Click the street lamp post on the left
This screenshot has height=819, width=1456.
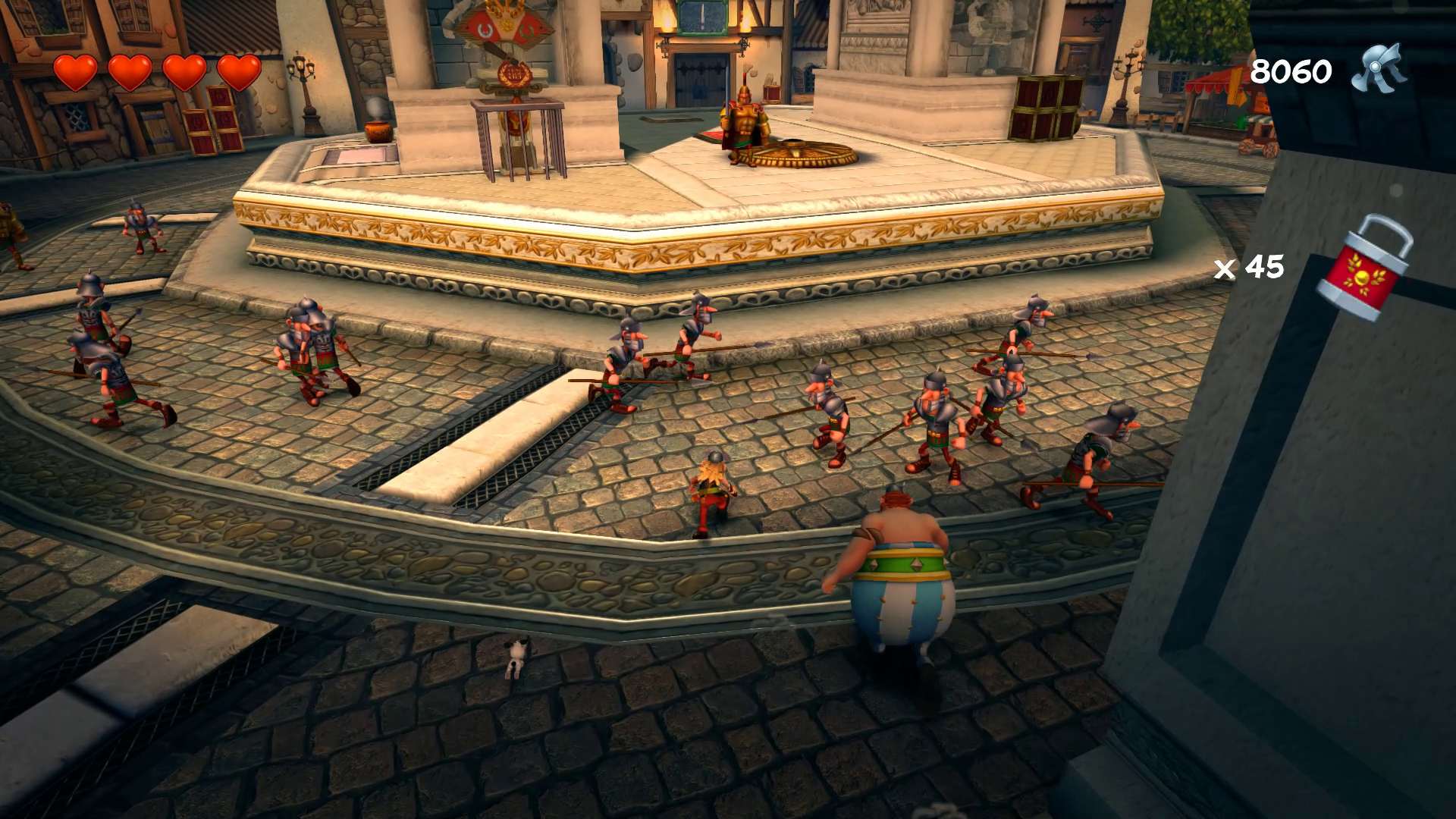tap(303, 83)
